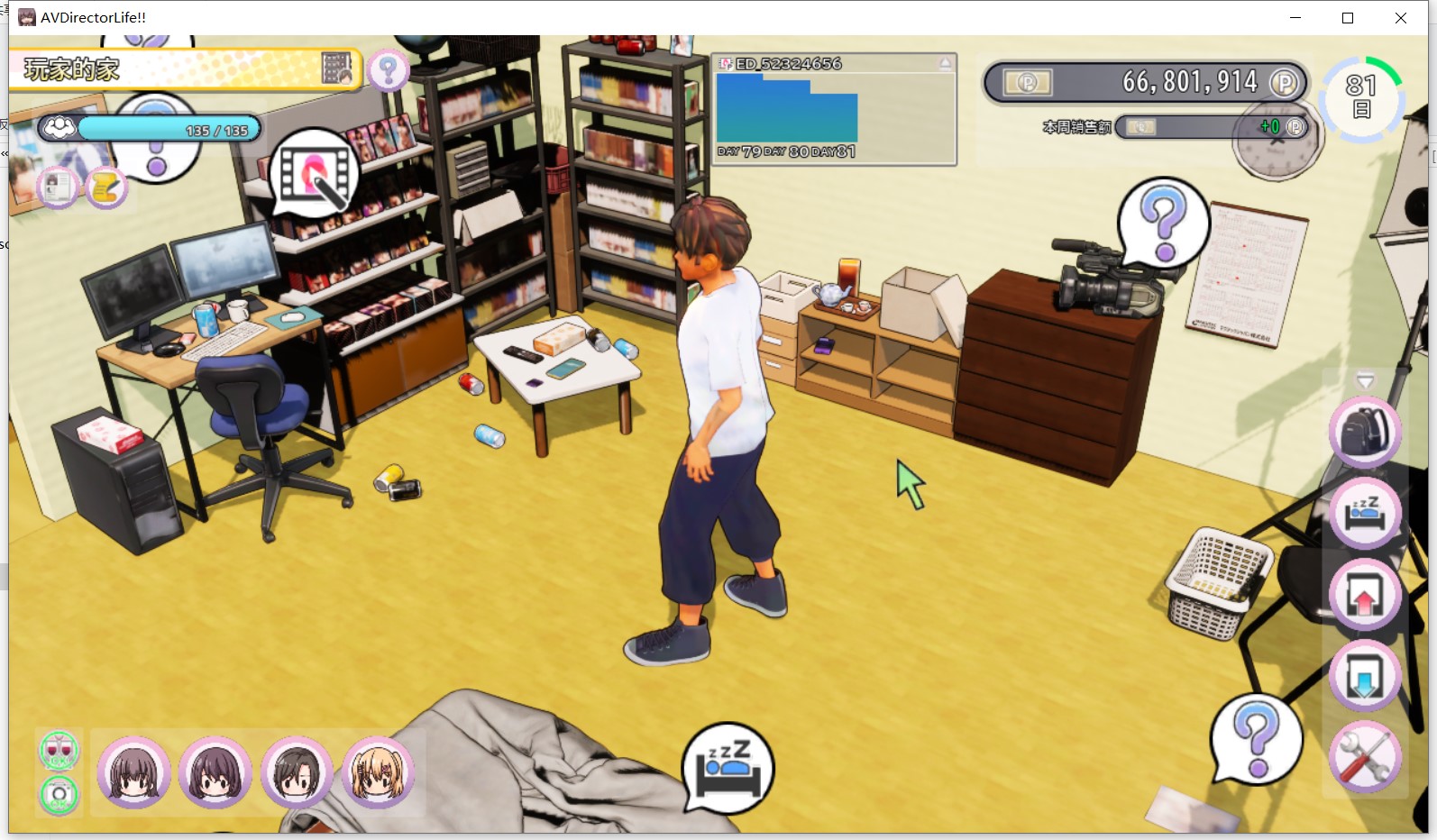1437x840 pixels.
Task: Open help next to the location banner
Action: click(x=389, y=69)
